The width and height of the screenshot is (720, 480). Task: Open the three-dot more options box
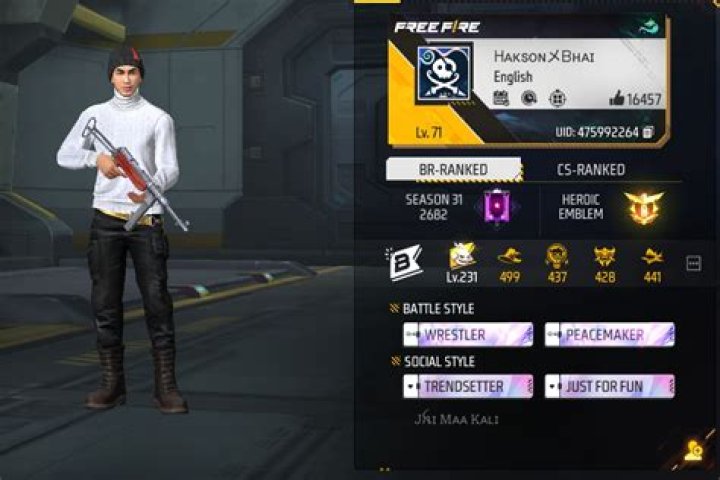pos(693,263)
